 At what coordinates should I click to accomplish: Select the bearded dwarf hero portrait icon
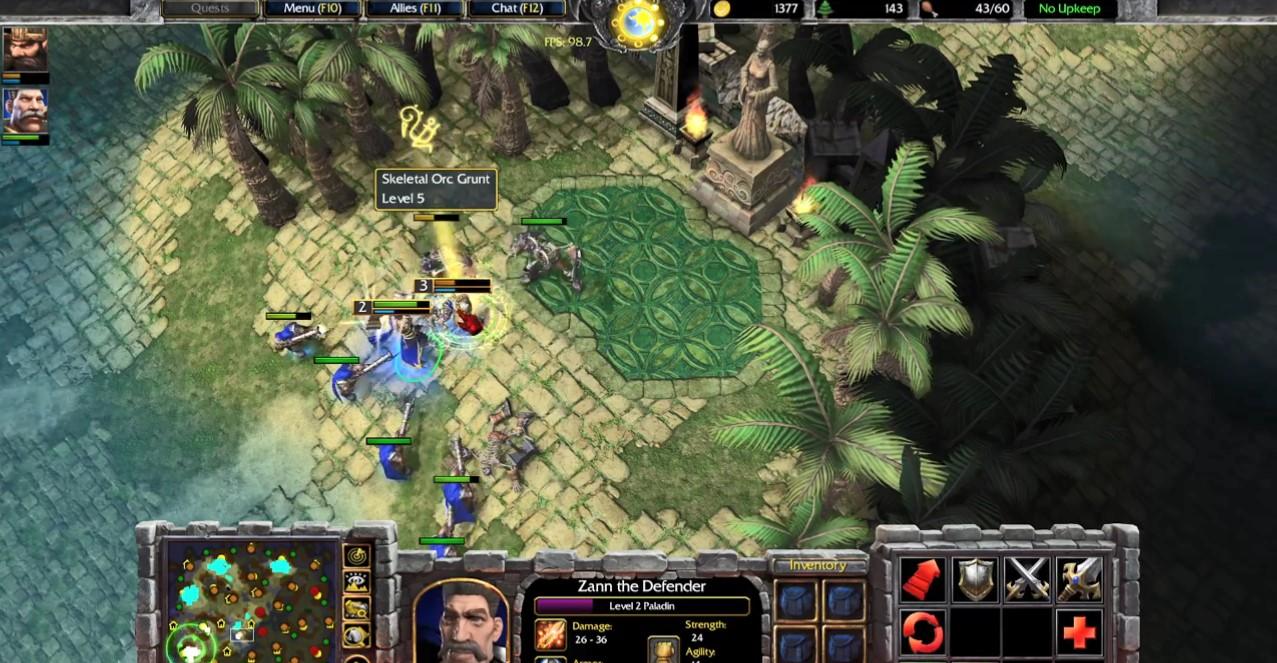click(x=24, y=49)
